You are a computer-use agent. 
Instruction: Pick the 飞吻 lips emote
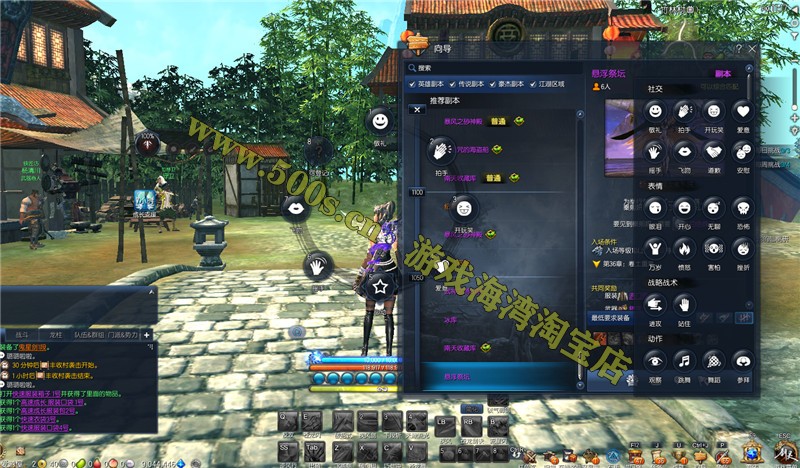[684, 150]
